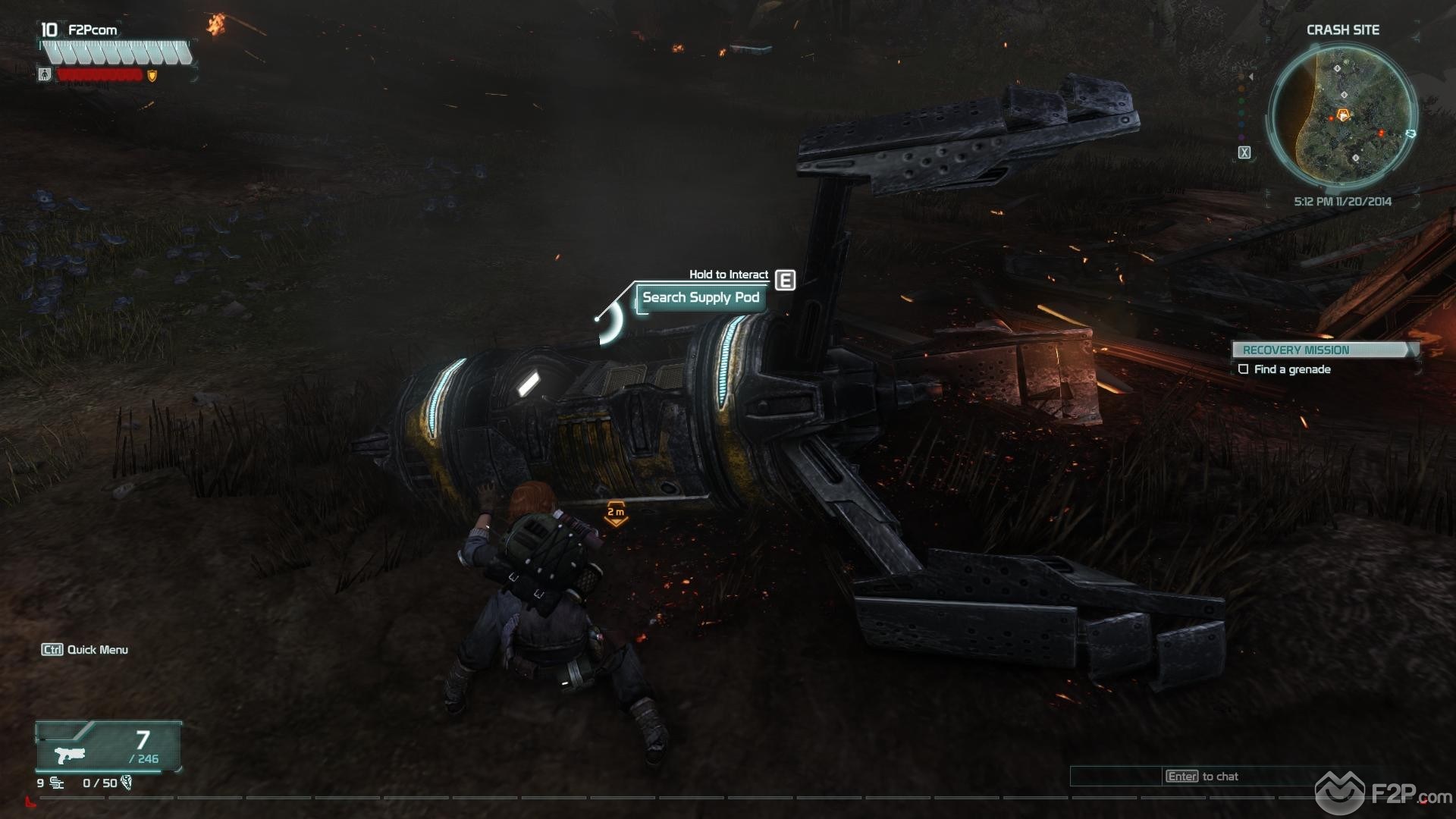Click the F2P.com watermark logo
Image resolution: width=1456 pixels, height=819 pixels.
coord(1384,795)
